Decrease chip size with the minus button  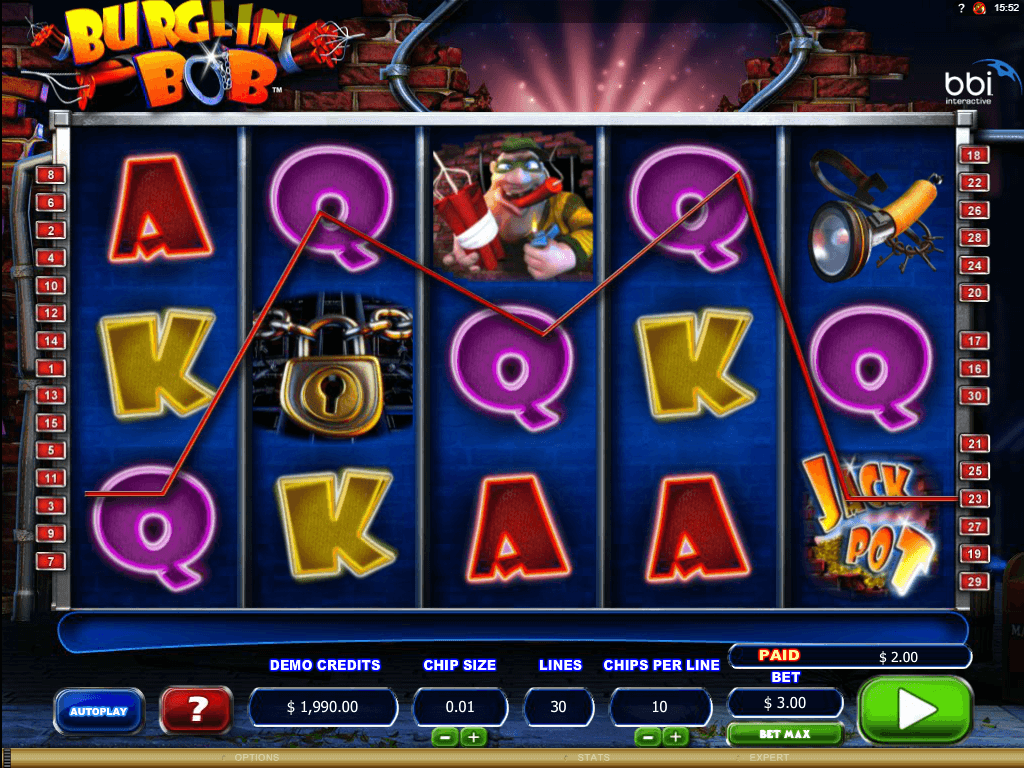445,737
